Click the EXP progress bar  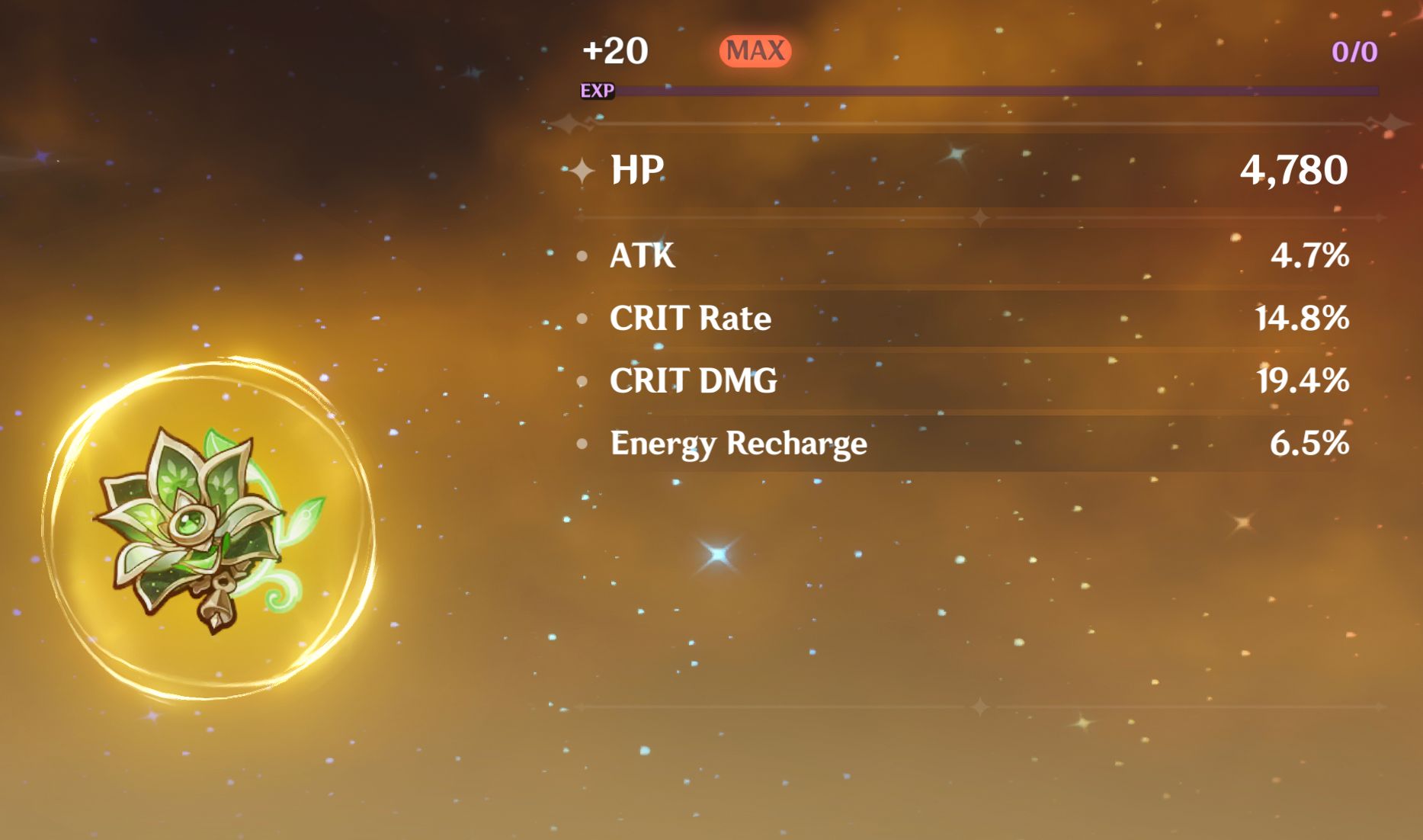coord(991,90)
